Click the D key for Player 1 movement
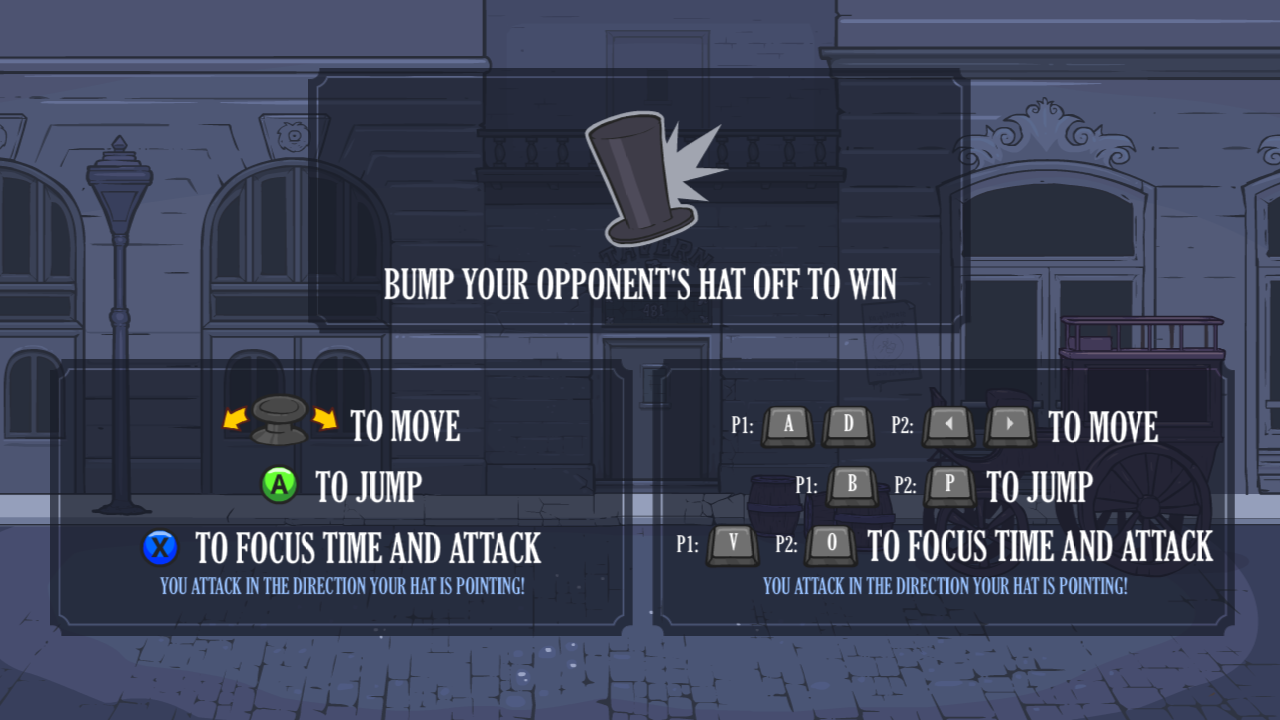 coord(847,426)
